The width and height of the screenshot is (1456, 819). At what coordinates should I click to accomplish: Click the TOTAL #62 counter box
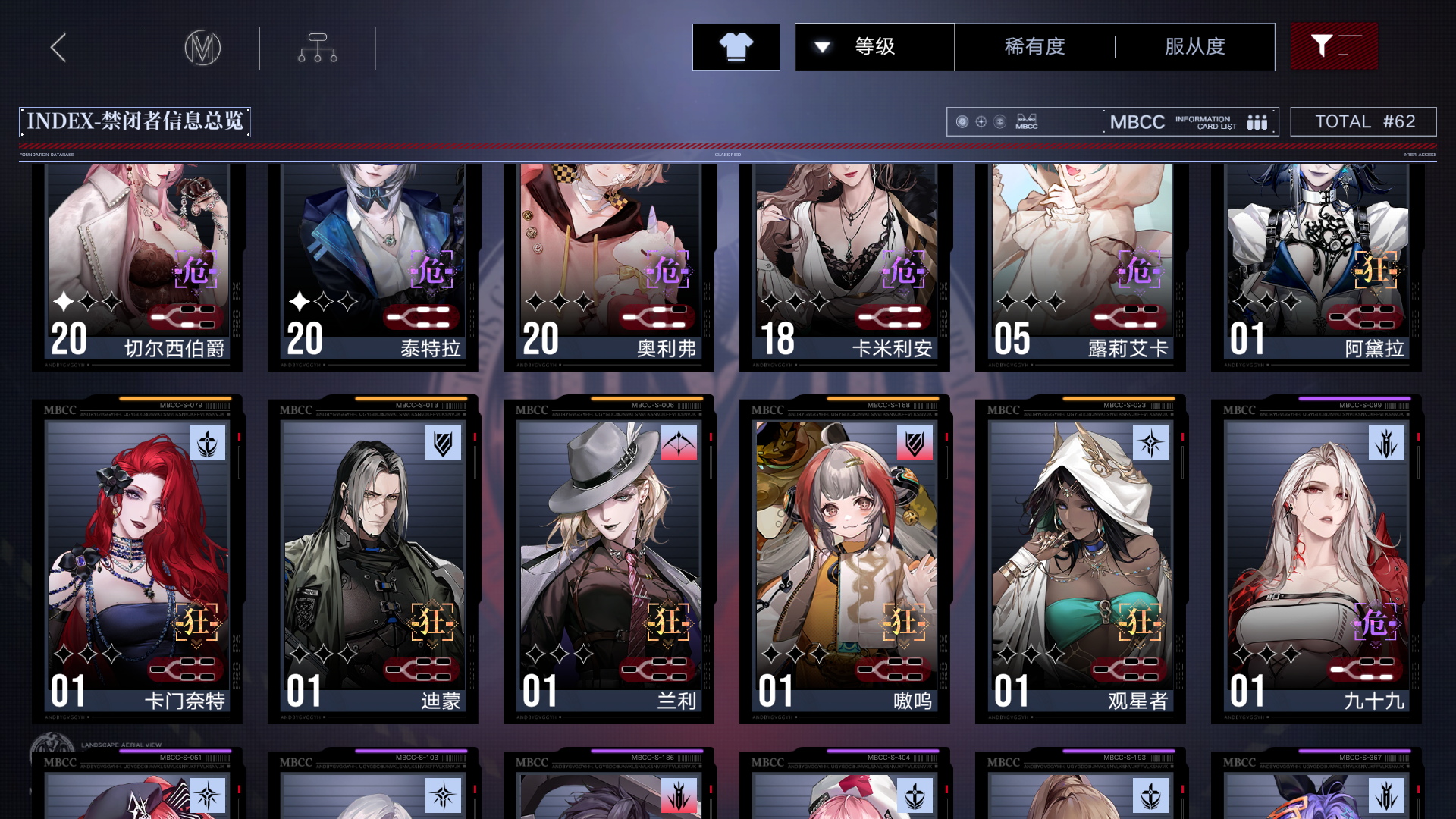(x=1363, y=121)
